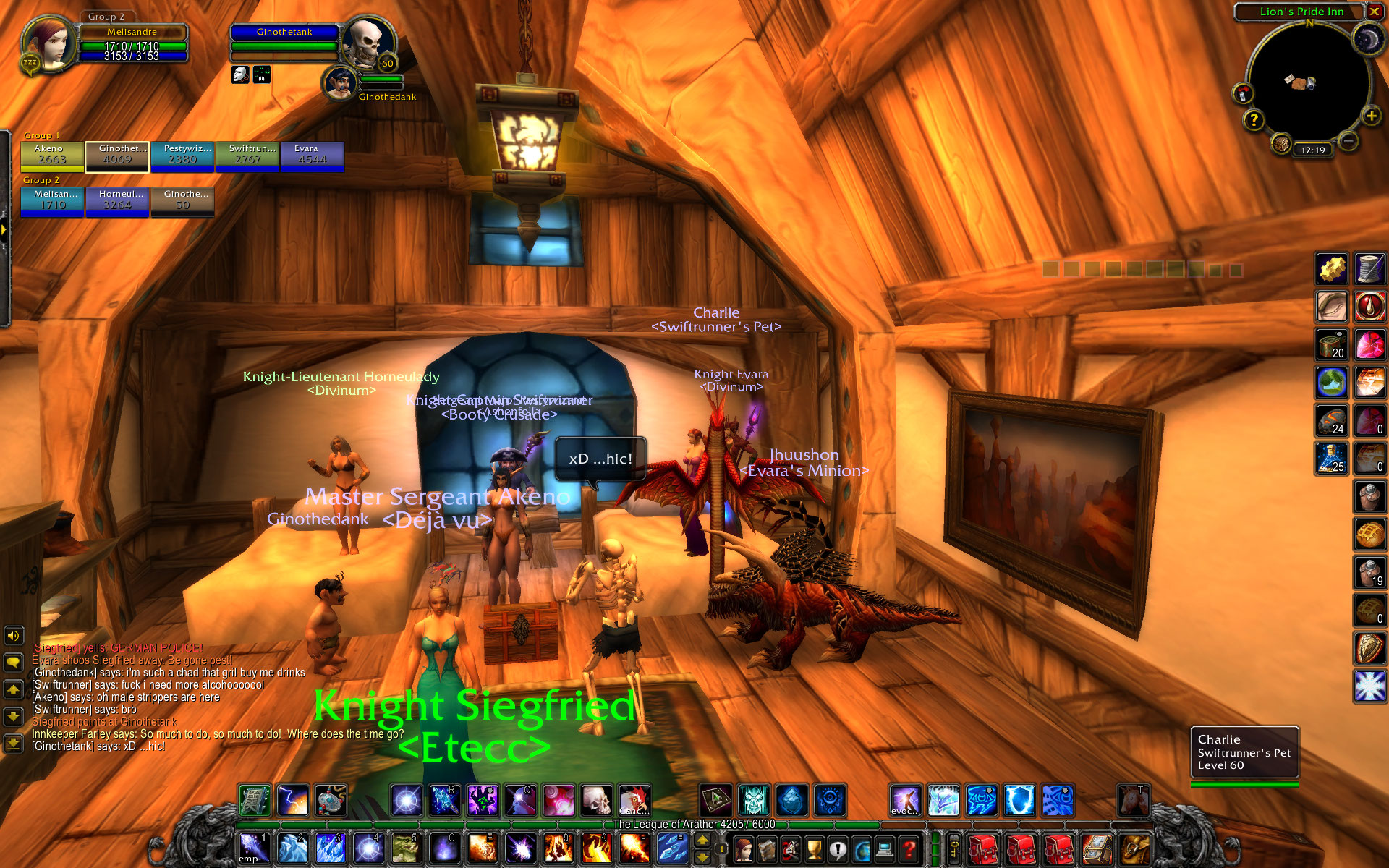Click the Ginothetank target frame portrait
The height and width of the screenshot is (868, 1389).
[368, 43]
